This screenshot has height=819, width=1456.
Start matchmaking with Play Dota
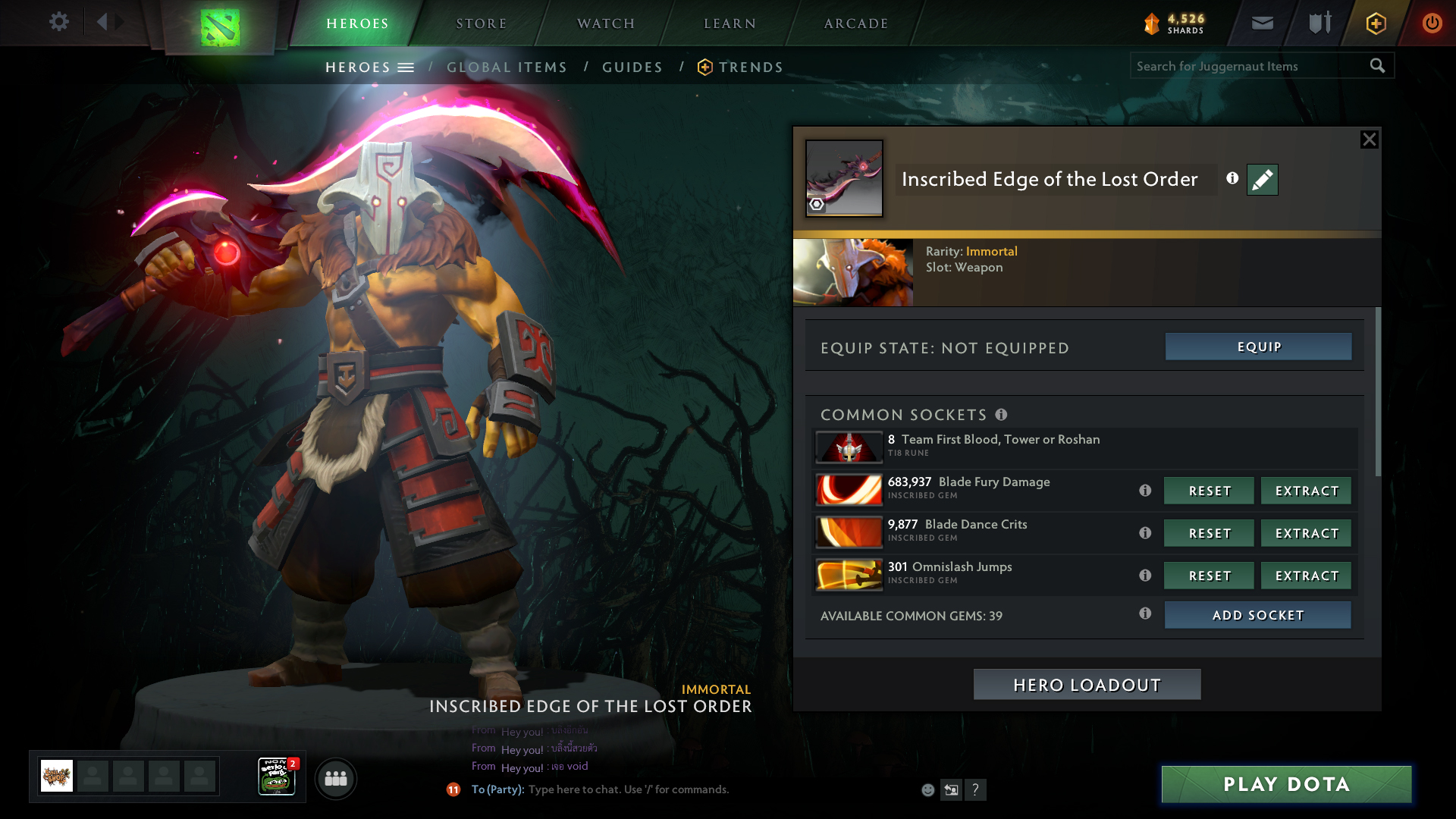1286,784
